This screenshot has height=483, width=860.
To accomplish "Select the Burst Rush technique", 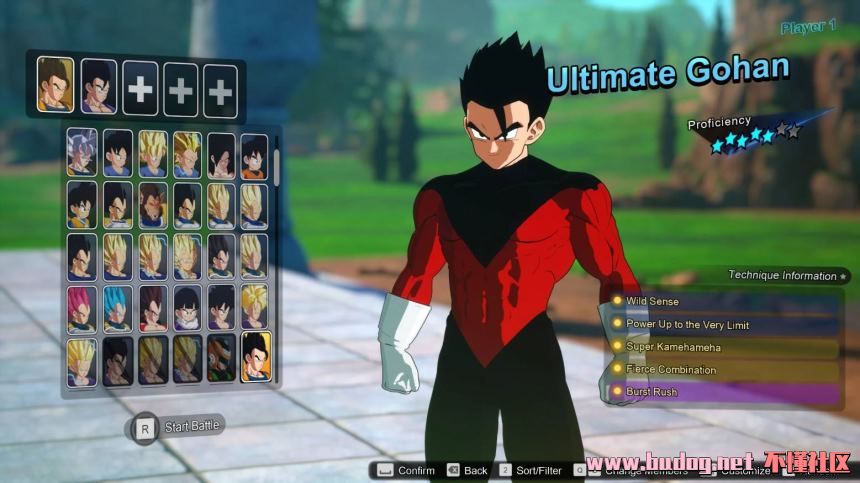I will (x=722, y=392).
